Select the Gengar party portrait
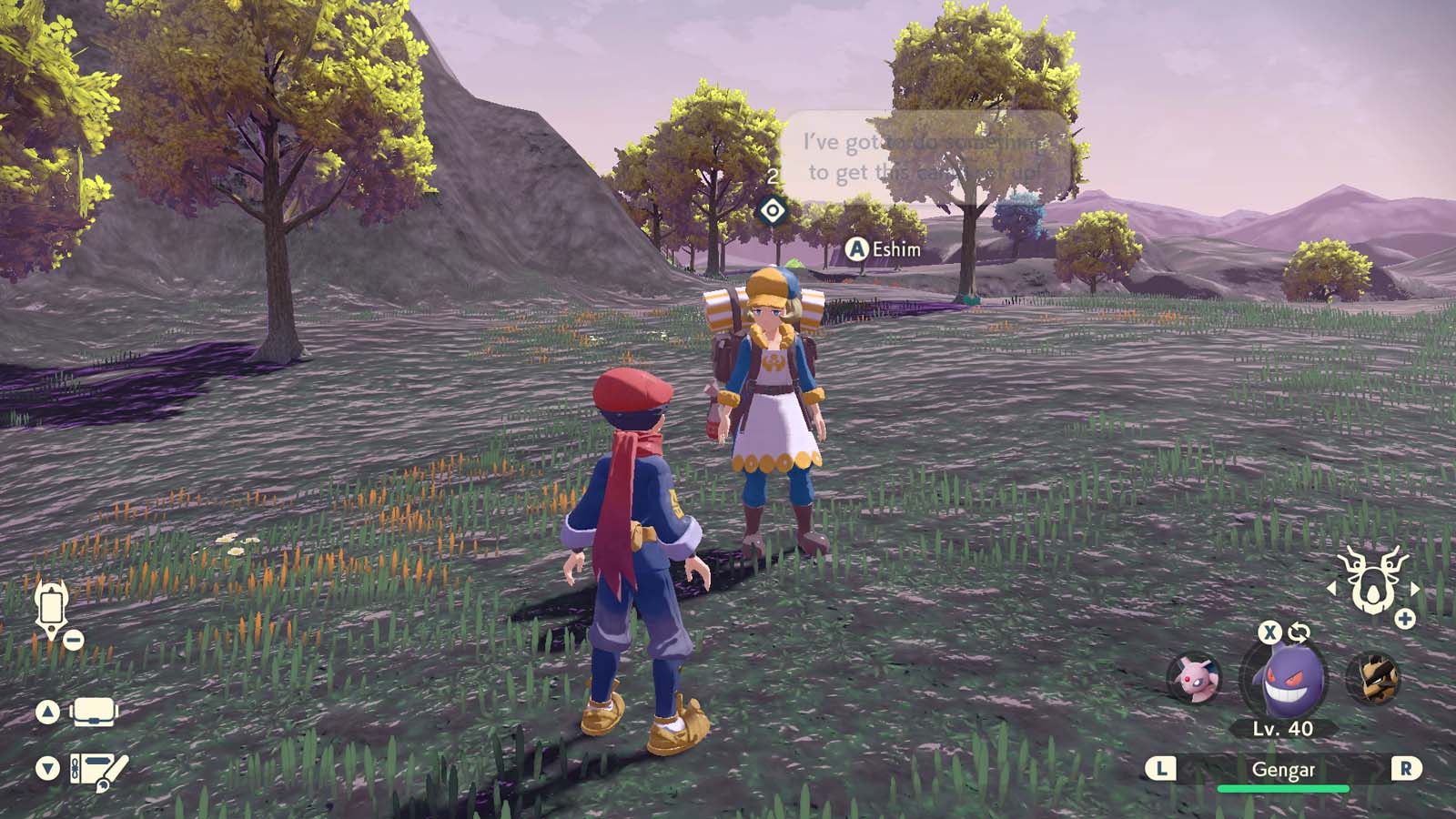The image size is (1456, 819). coord(1289,678)
